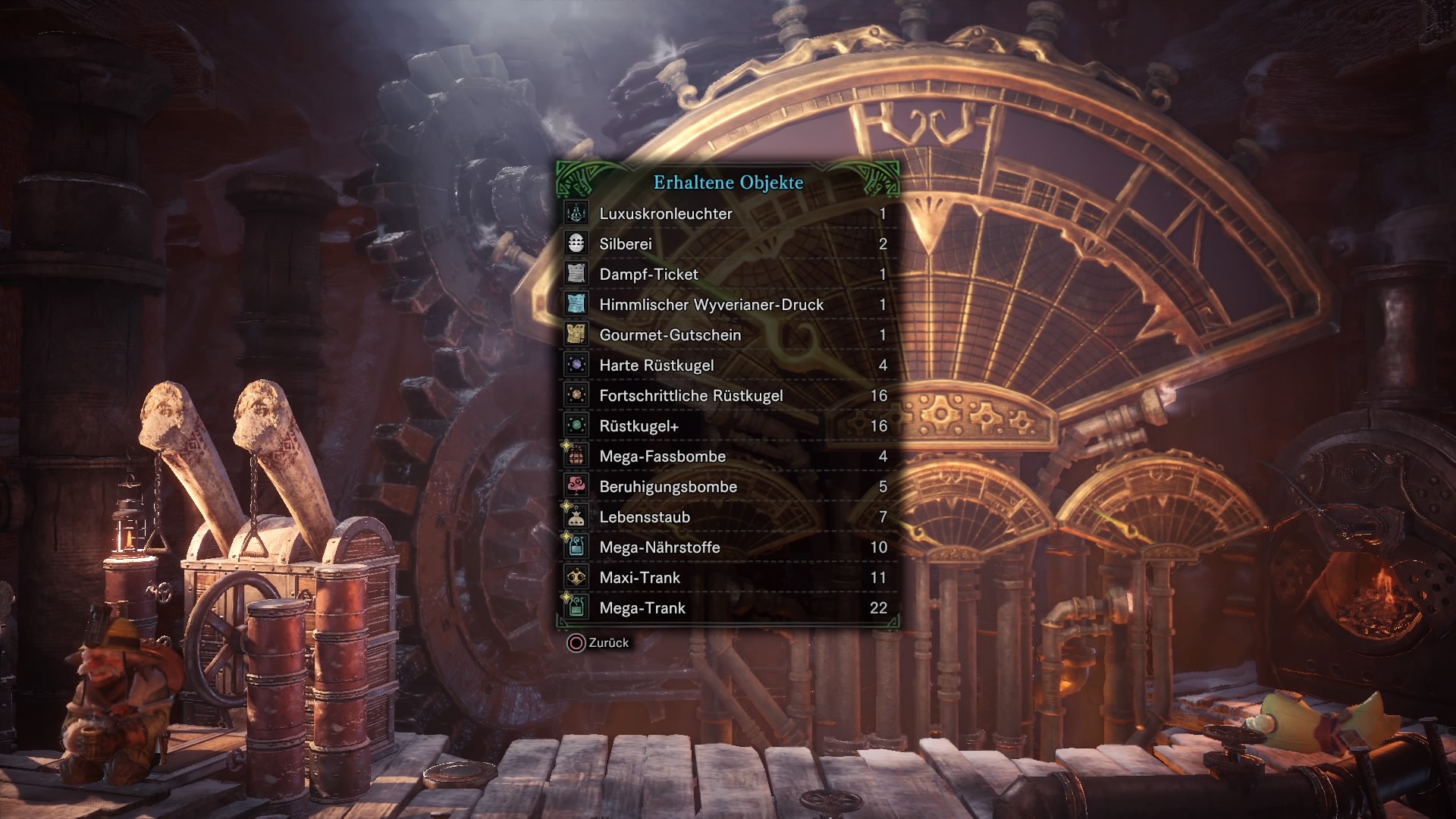Image resolution: width=1456 pixels, height=819 pixels.
Task: Choose the Dampf-Ticket row
Action: click(x=728, y=275)
